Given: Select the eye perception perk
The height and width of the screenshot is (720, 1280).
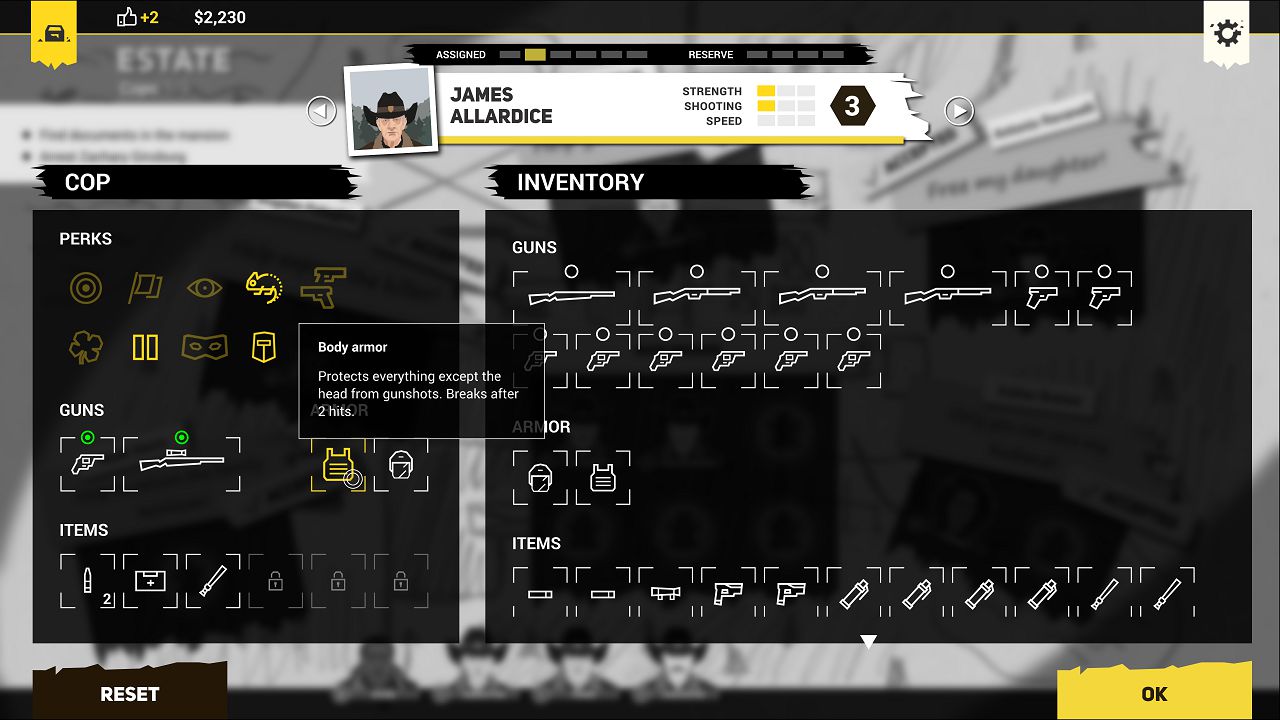Looking at the screenshot, I should coord(205,287).
